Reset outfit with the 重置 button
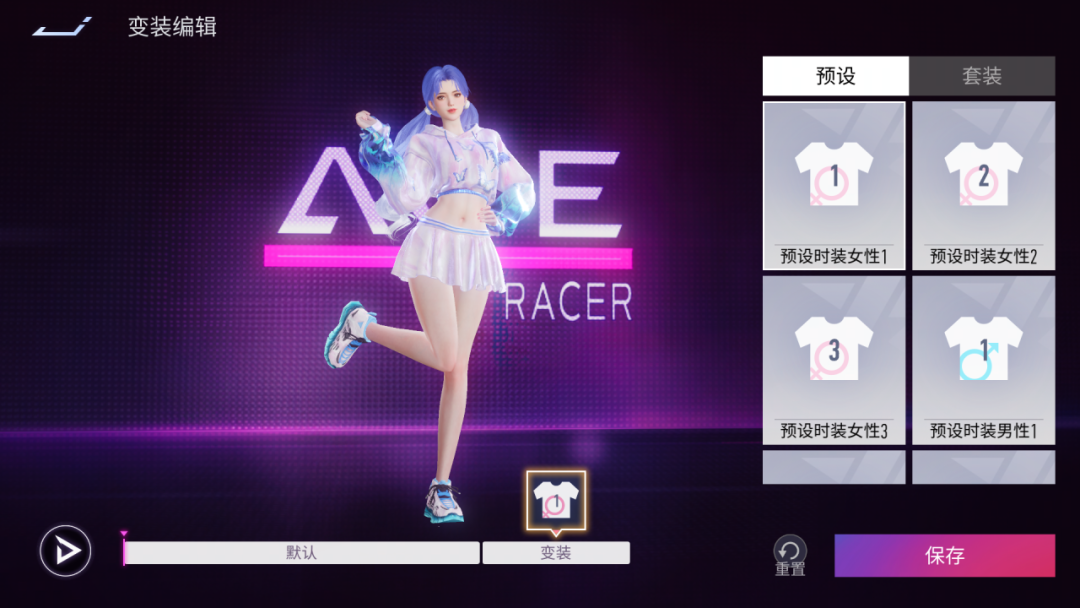Viewport: 1080px width, 608px height. (790, 554)
